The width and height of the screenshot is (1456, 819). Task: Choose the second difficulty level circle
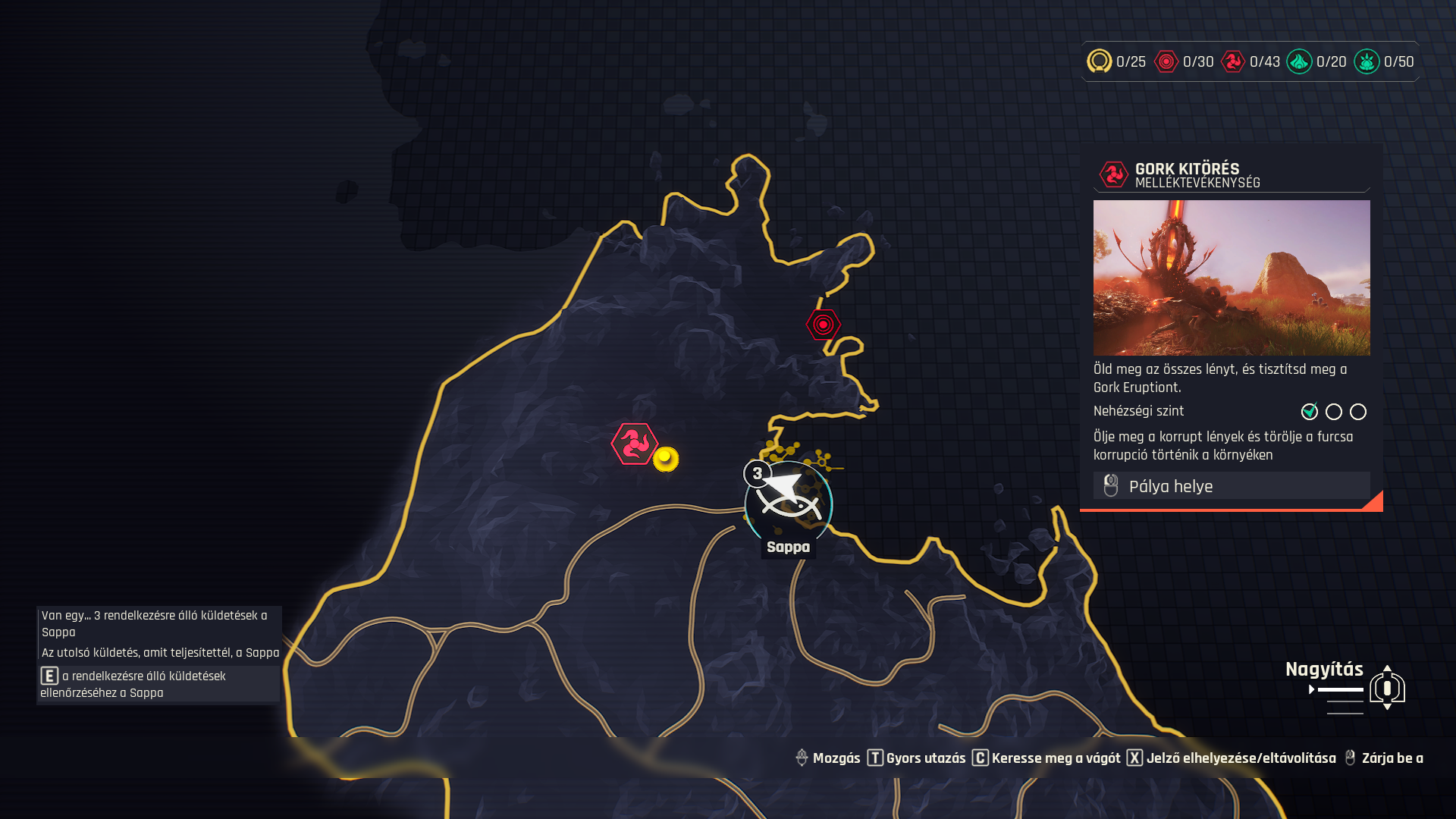coord(1334,412)
